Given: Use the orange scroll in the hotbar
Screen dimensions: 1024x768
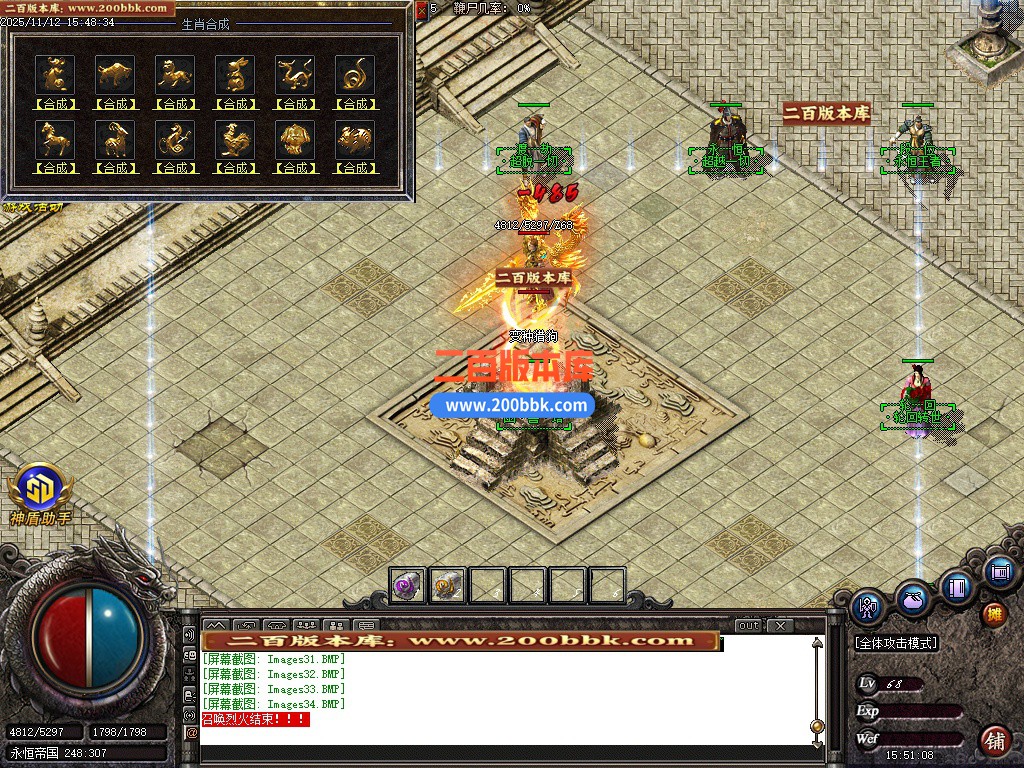Looking at the screenshot, I should click(448, 585).
